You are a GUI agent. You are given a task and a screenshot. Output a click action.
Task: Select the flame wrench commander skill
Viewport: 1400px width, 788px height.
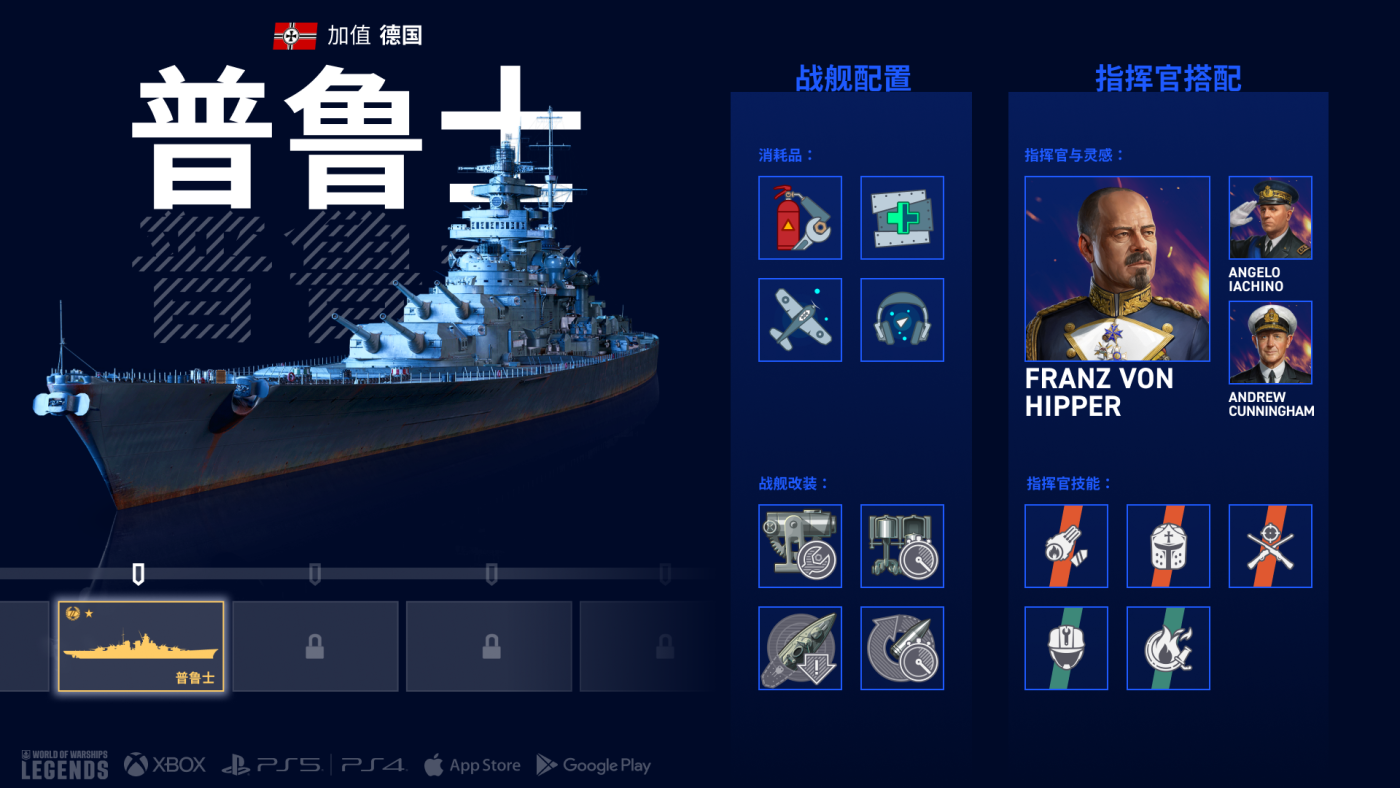point(1168,648)
